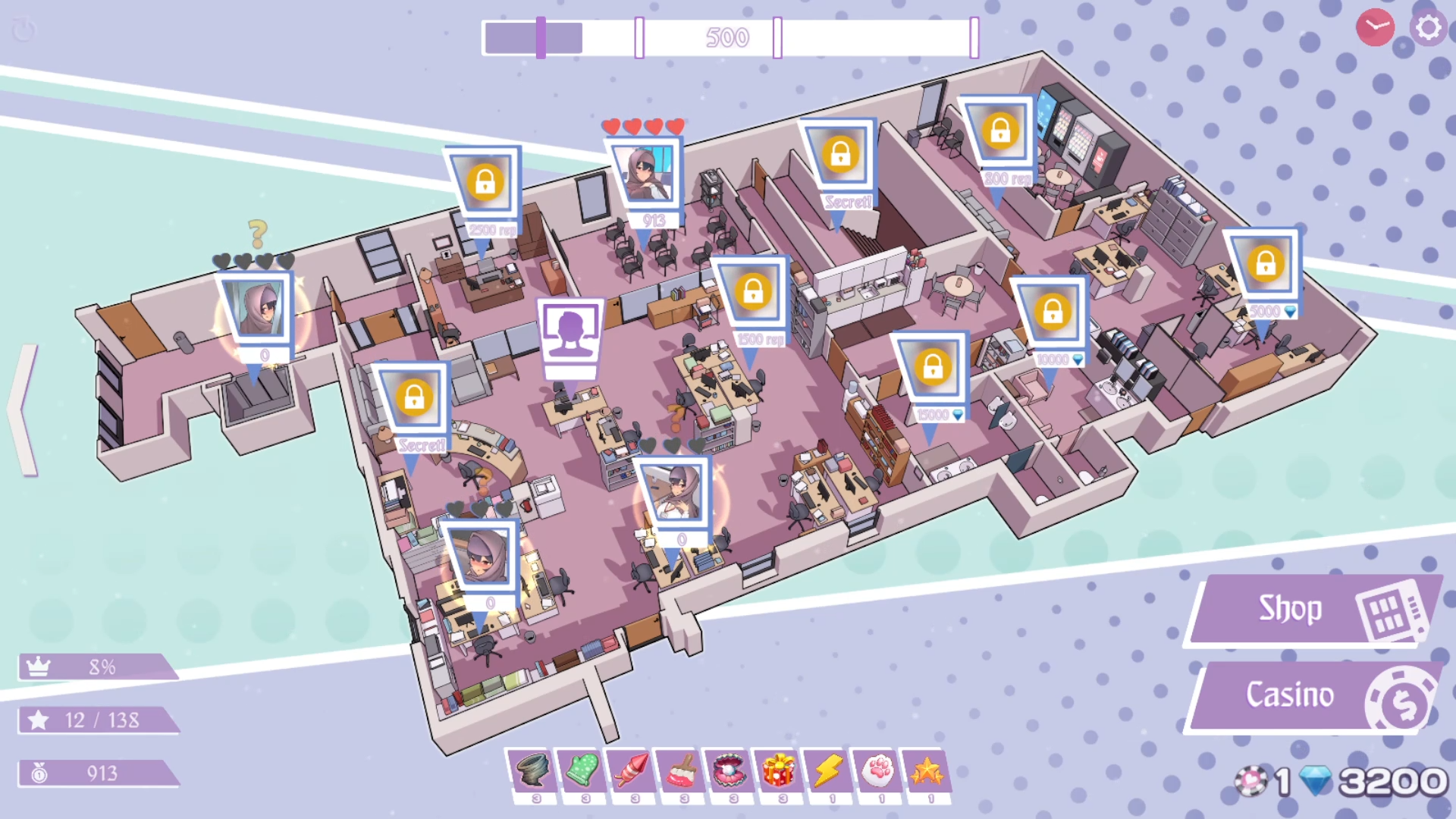Viewport: 1456px width, 819px height.
Task: Click the red clock icon
Action: pyautogui.click(x=1374, y=28)
